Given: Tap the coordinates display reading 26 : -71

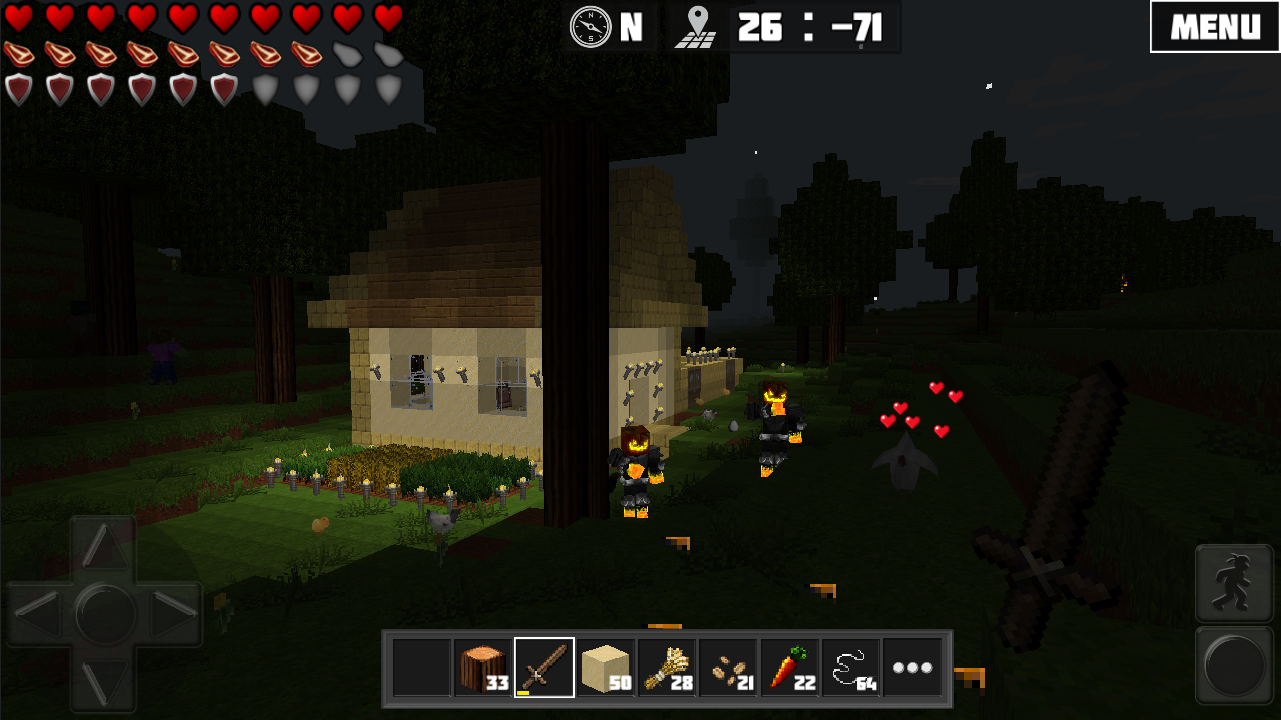Looking at the screenshot, I should click(x=810, y=27).
